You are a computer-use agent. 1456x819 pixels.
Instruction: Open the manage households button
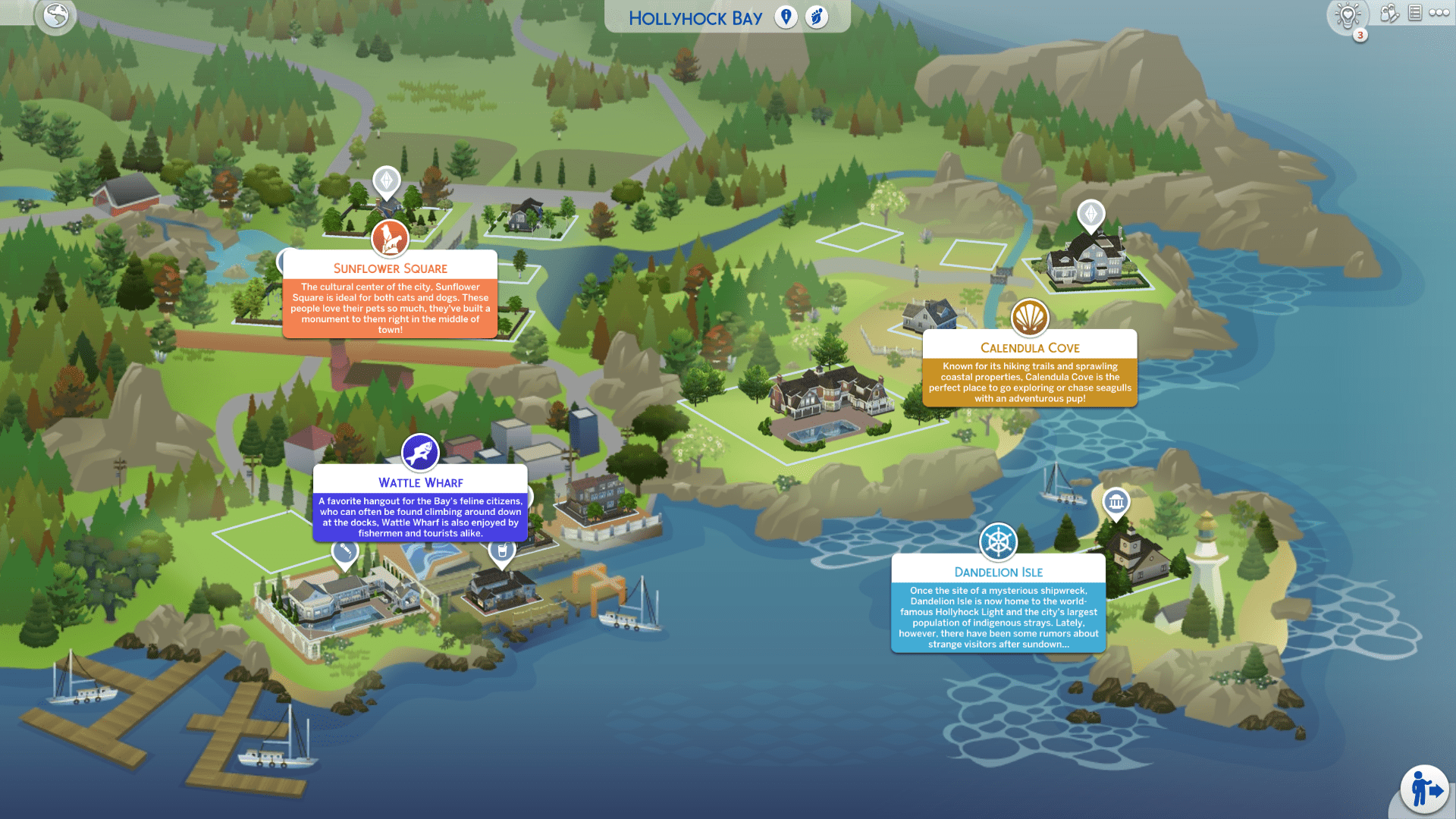click(1389, 13)
